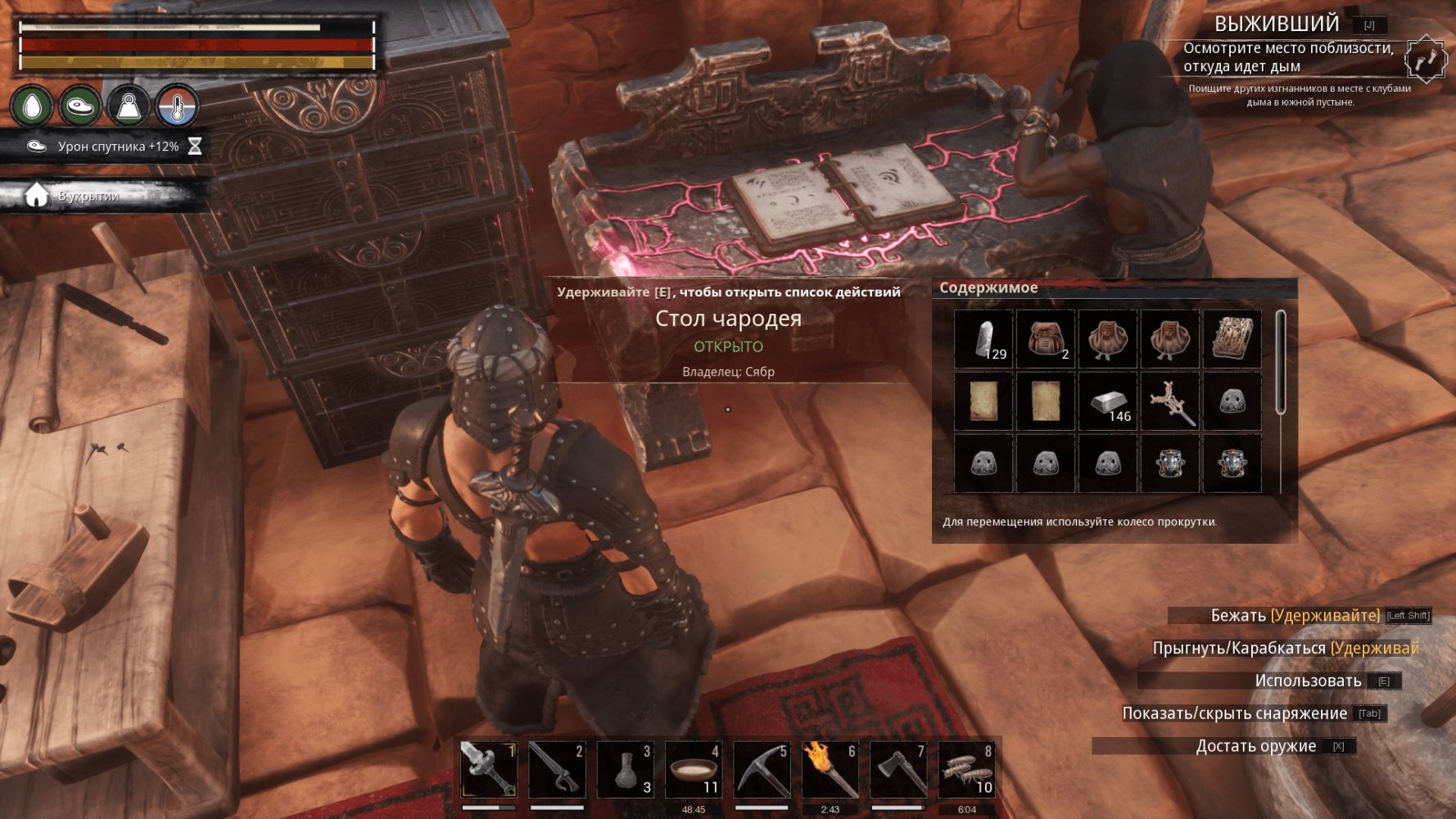Open the footprints journey tracker icon
Screen dimensions: 1456x819
tap(1426, 59)
